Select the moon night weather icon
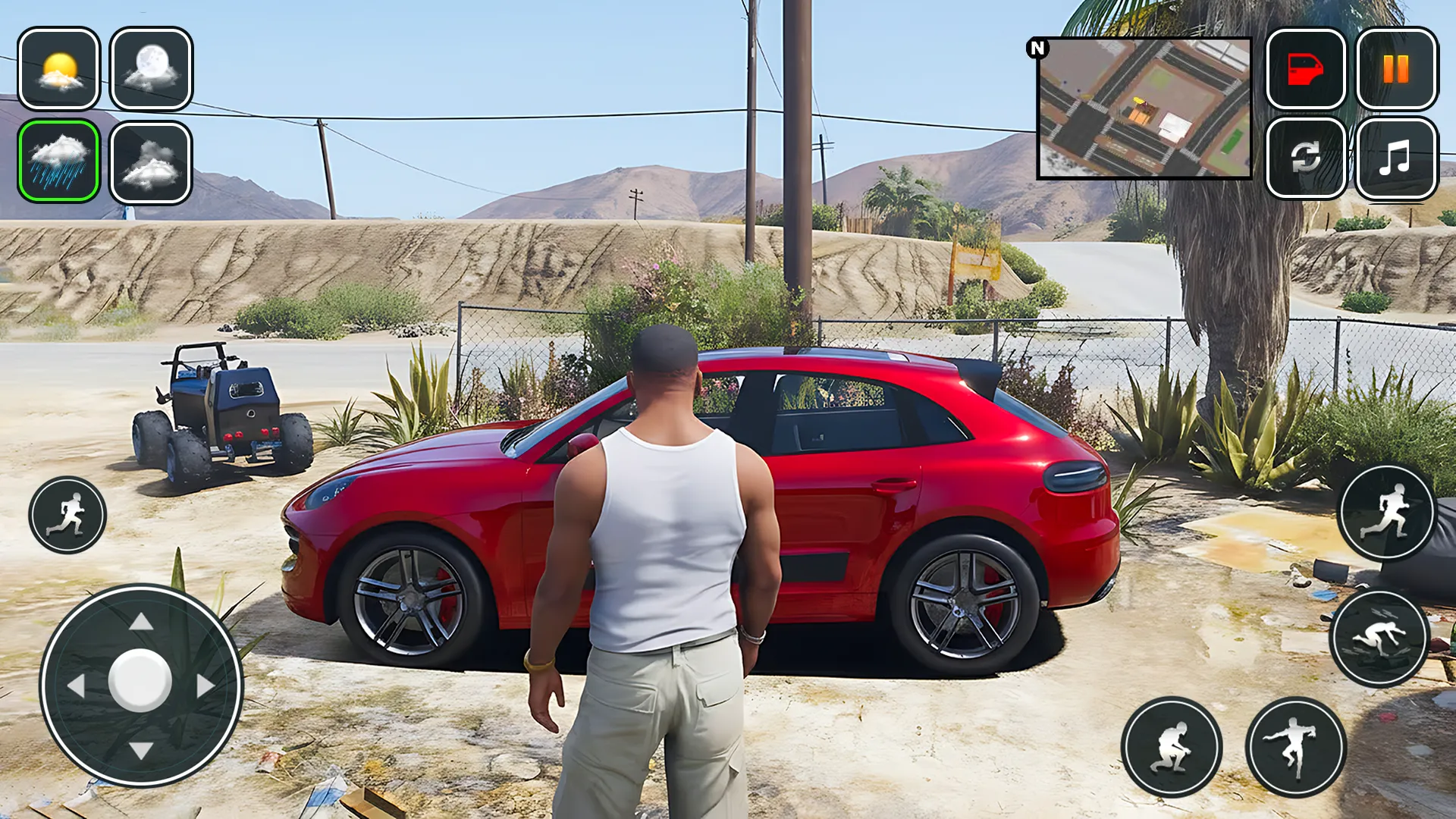This screenshot has width=1456, height=819. [151, 69]
